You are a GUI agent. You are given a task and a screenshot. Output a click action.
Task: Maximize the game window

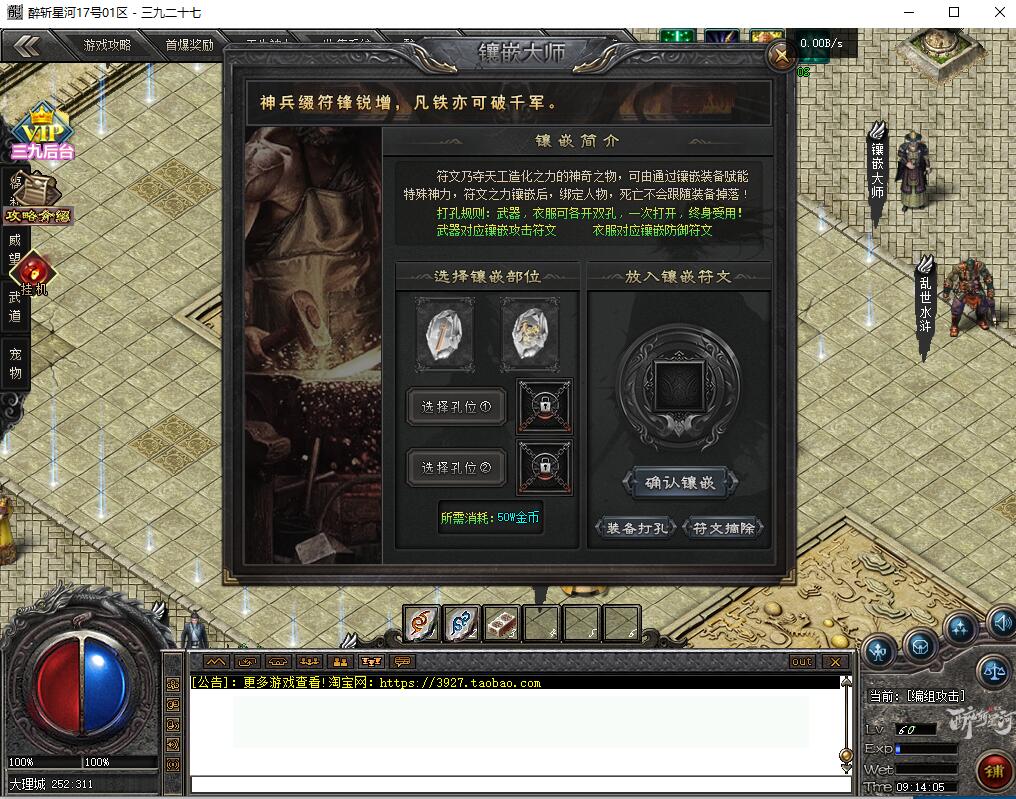coord(953,12)
